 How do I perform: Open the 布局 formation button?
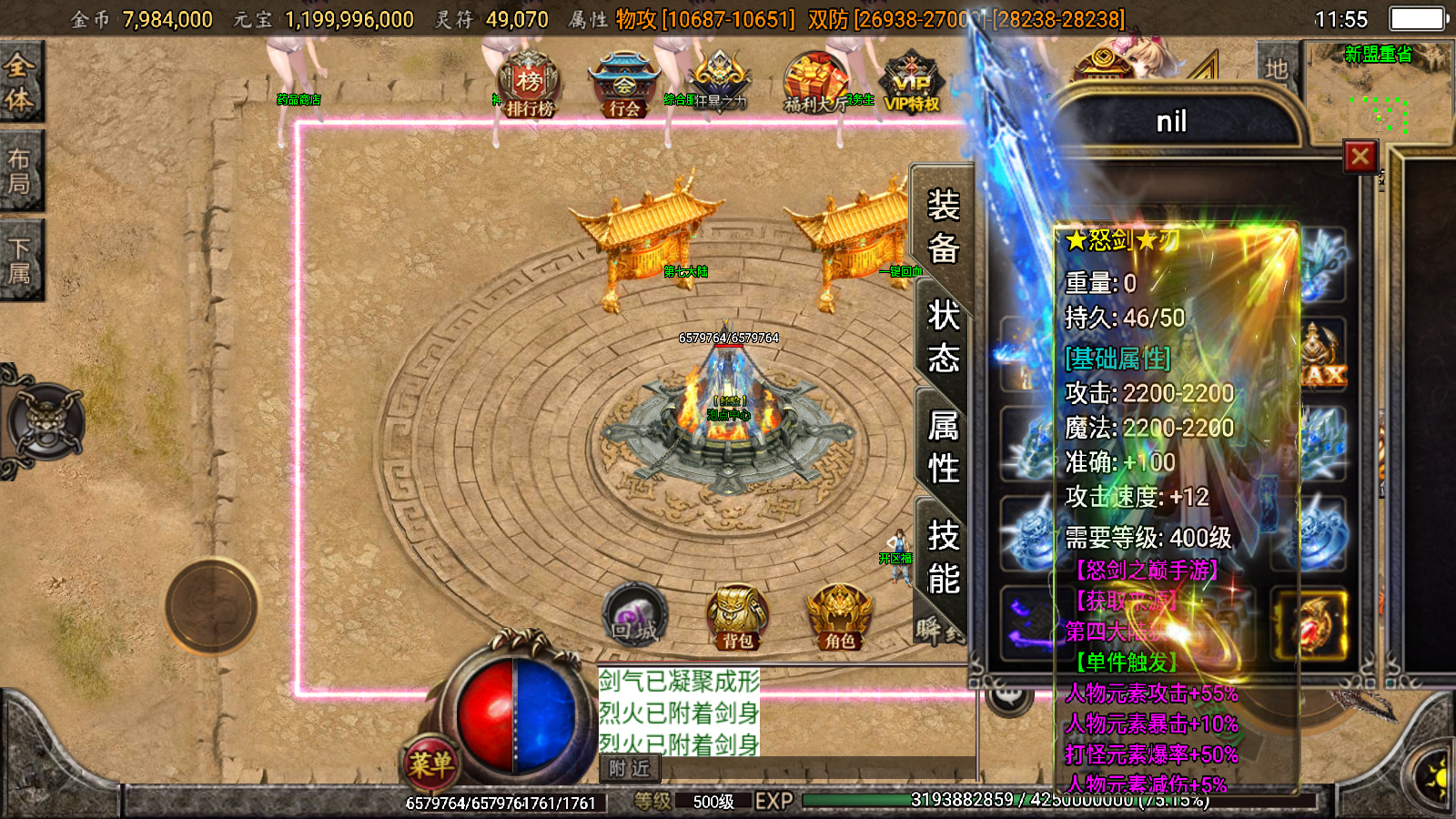[19, 171]
